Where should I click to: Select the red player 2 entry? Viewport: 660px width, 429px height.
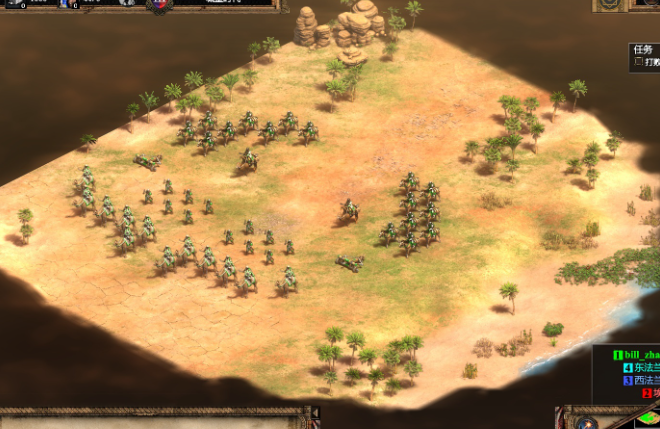[x=649, y=394]
